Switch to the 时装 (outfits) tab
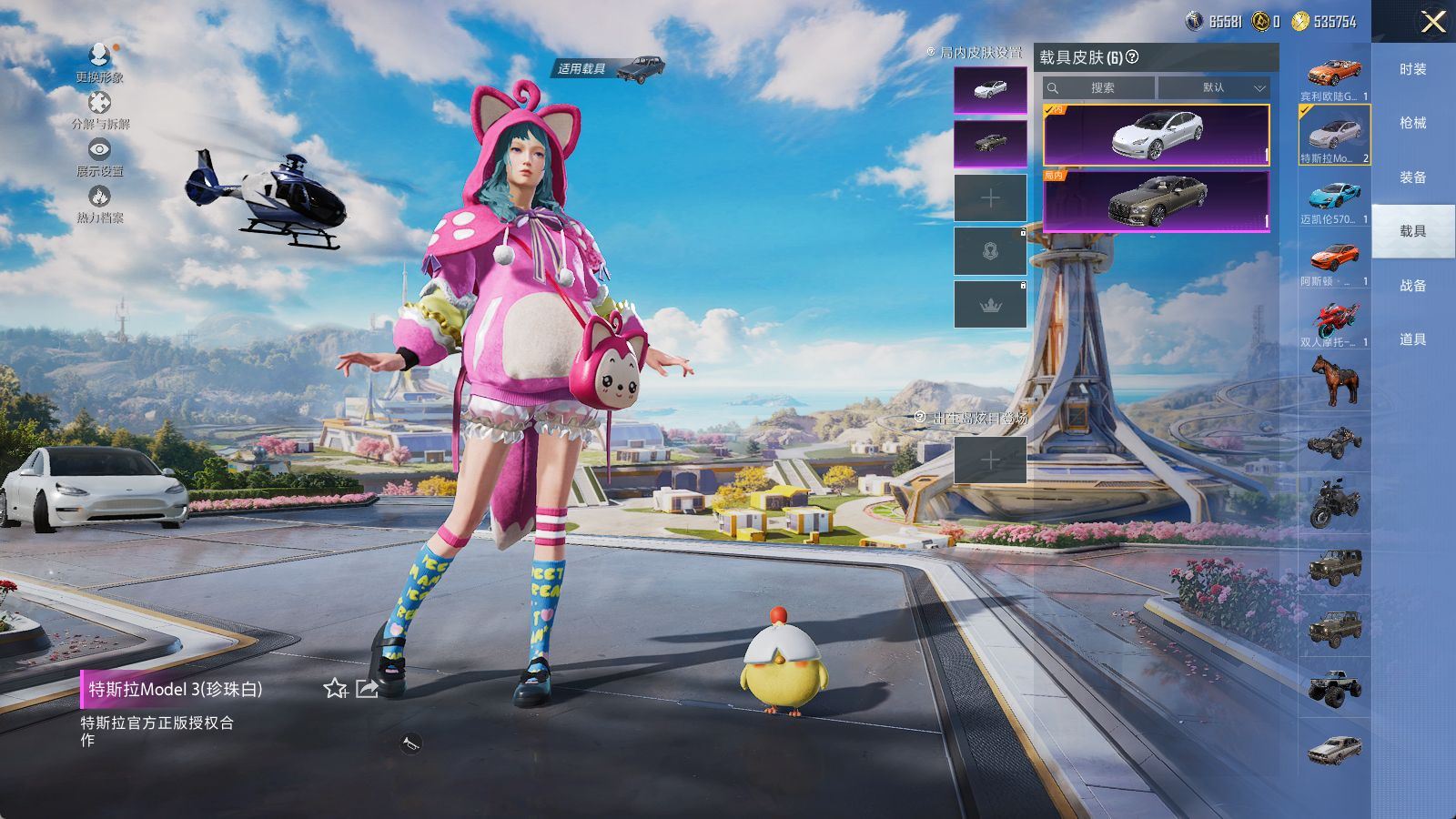The width and height of the screenshot is (1456, 819). coord(1412,69)
